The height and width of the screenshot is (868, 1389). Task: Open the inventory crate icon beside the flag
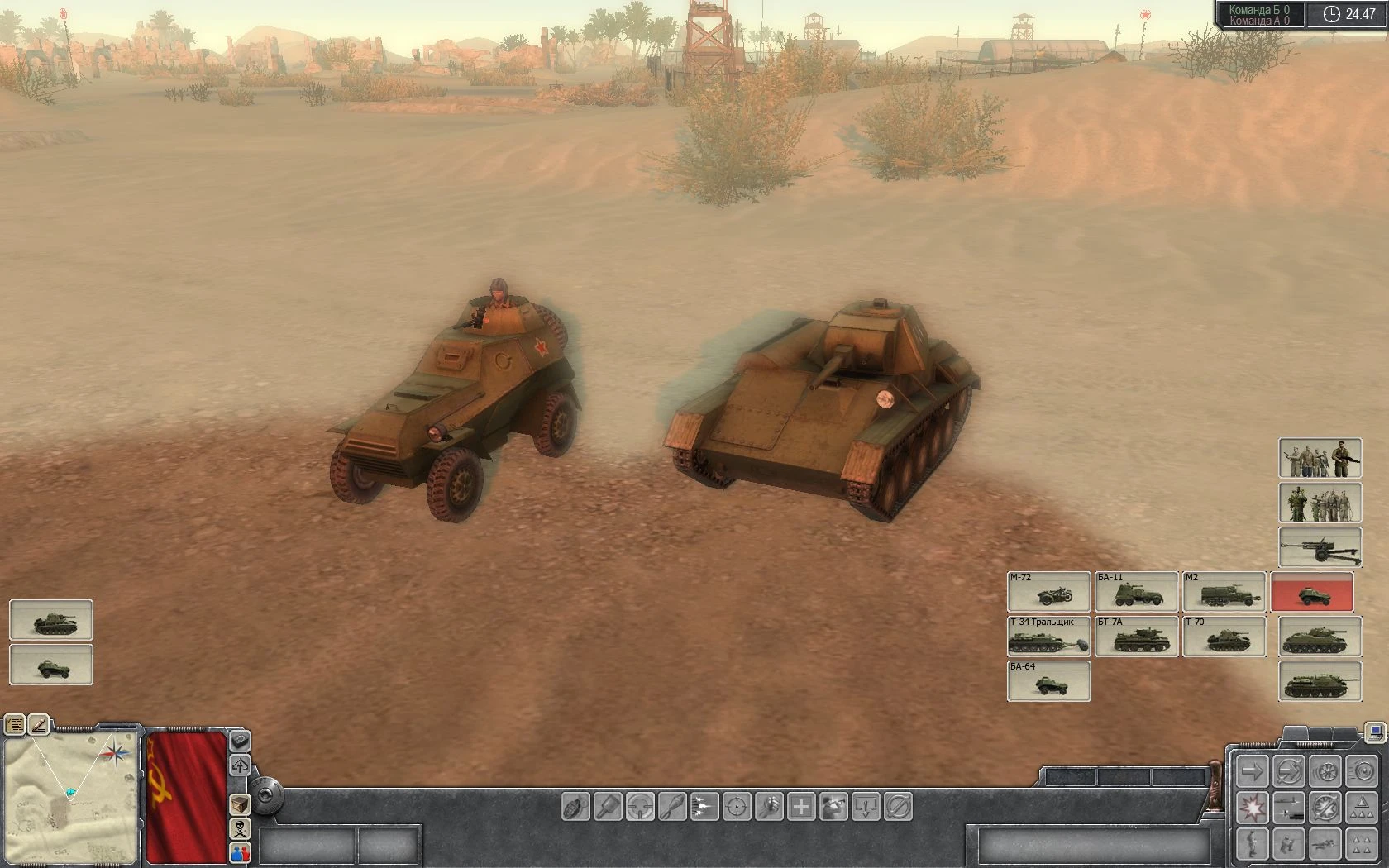click(x=241, y=804)
